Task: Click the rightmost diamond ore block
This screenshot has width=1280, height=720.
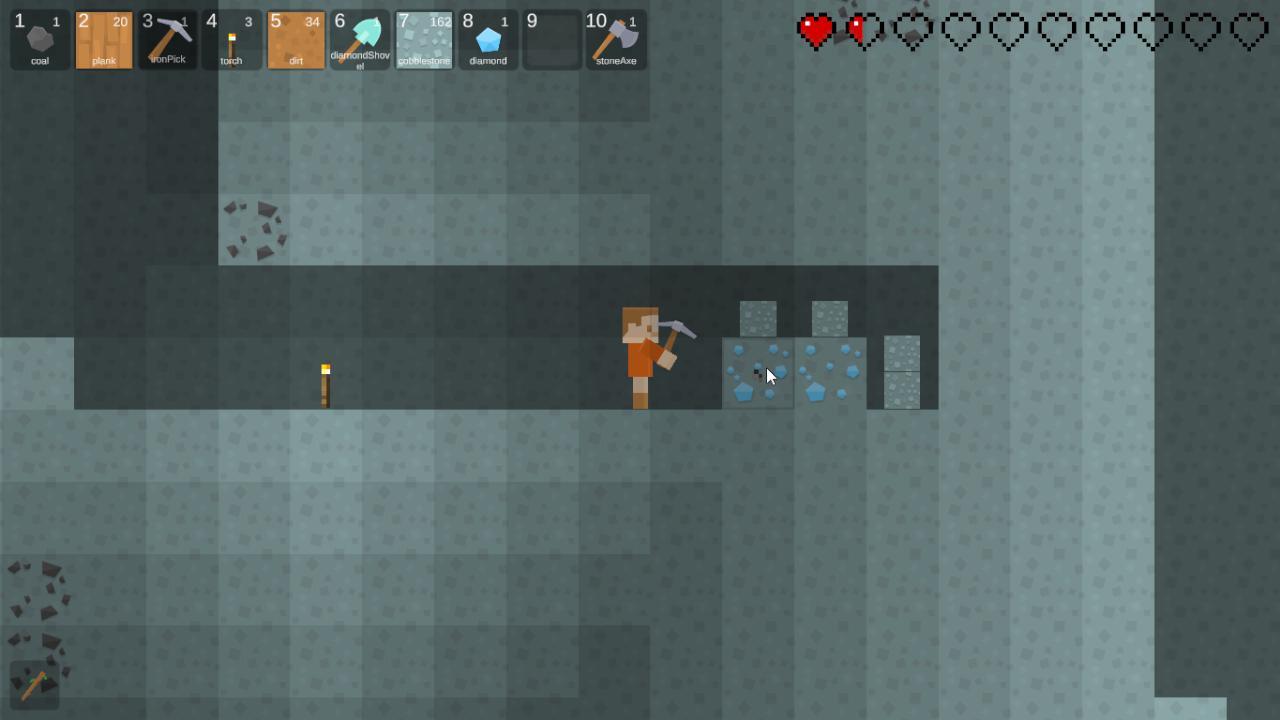Action: (830, 373)
